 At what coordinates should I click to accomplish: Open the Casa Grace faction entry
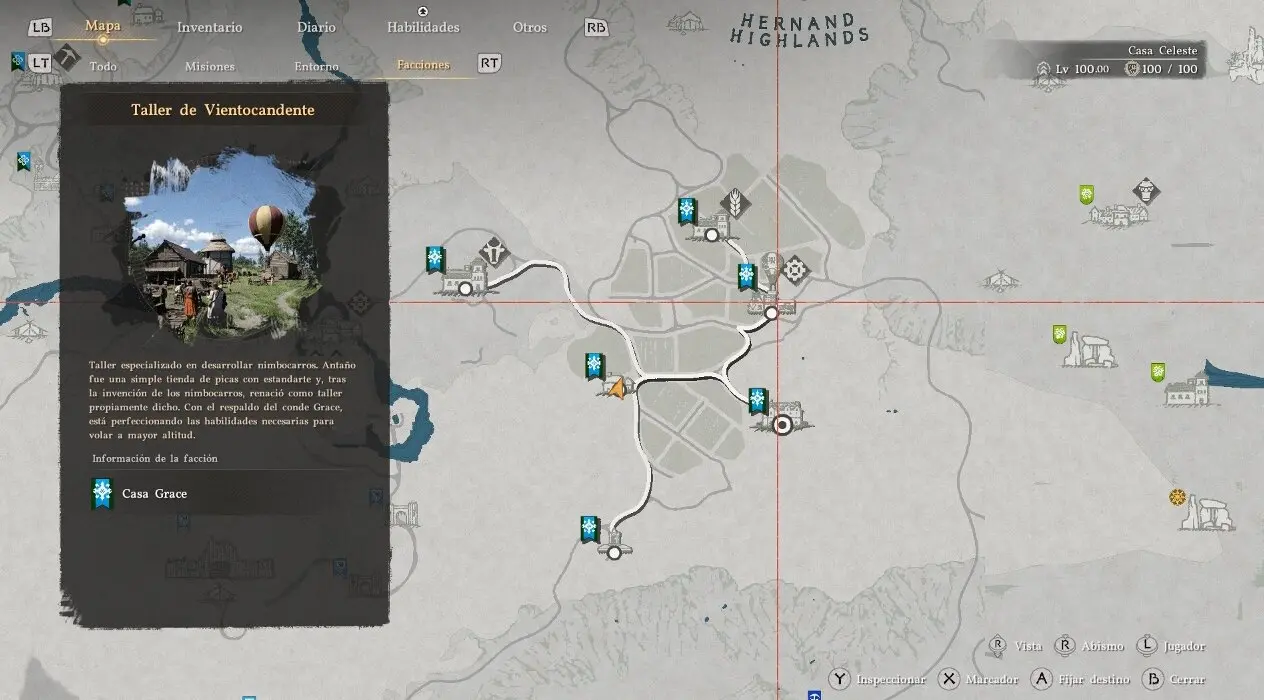(154, 493)
